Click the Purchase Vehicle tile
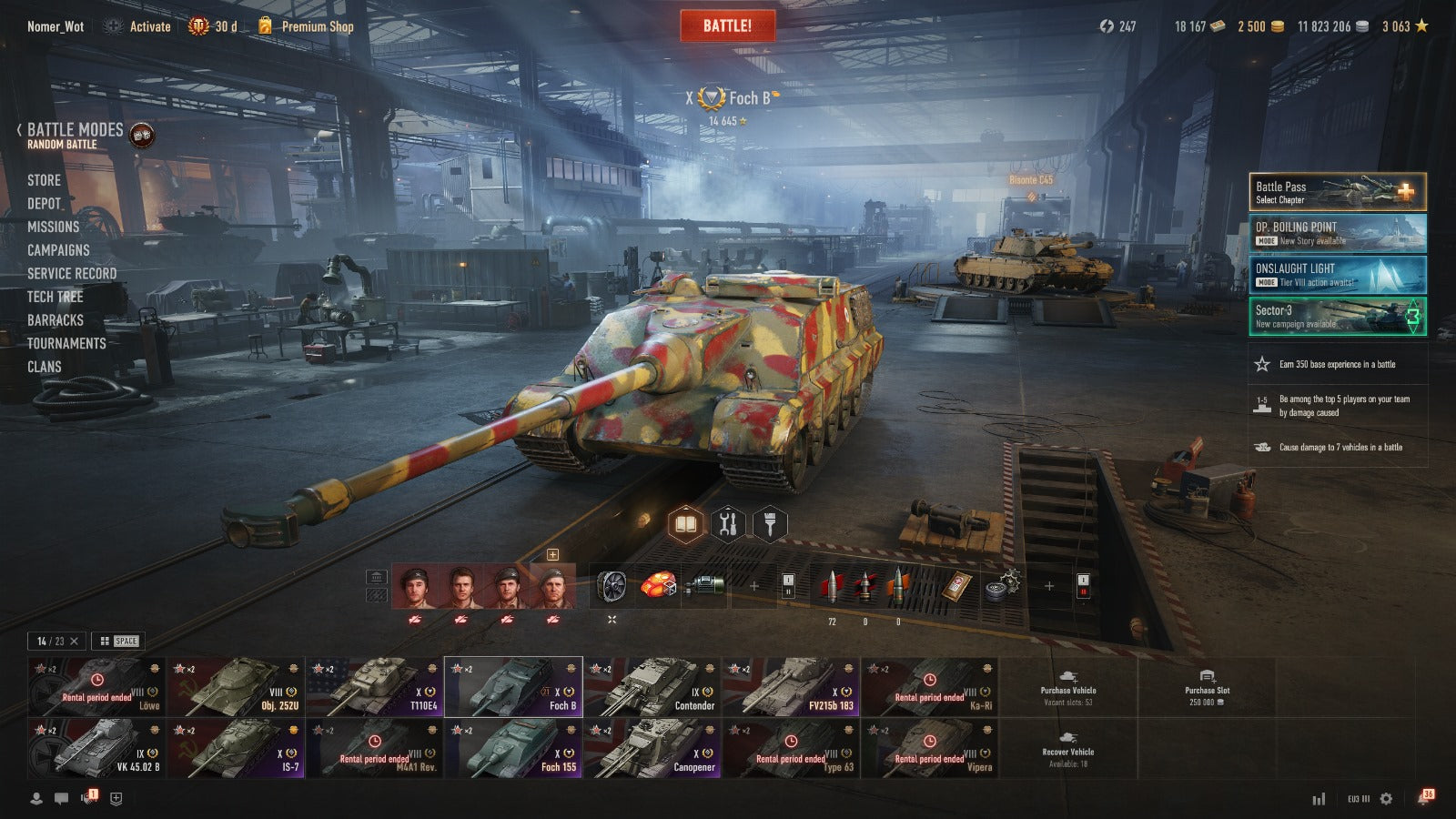Screen dimensions: 1456x819 click(x=1068, y=686)
